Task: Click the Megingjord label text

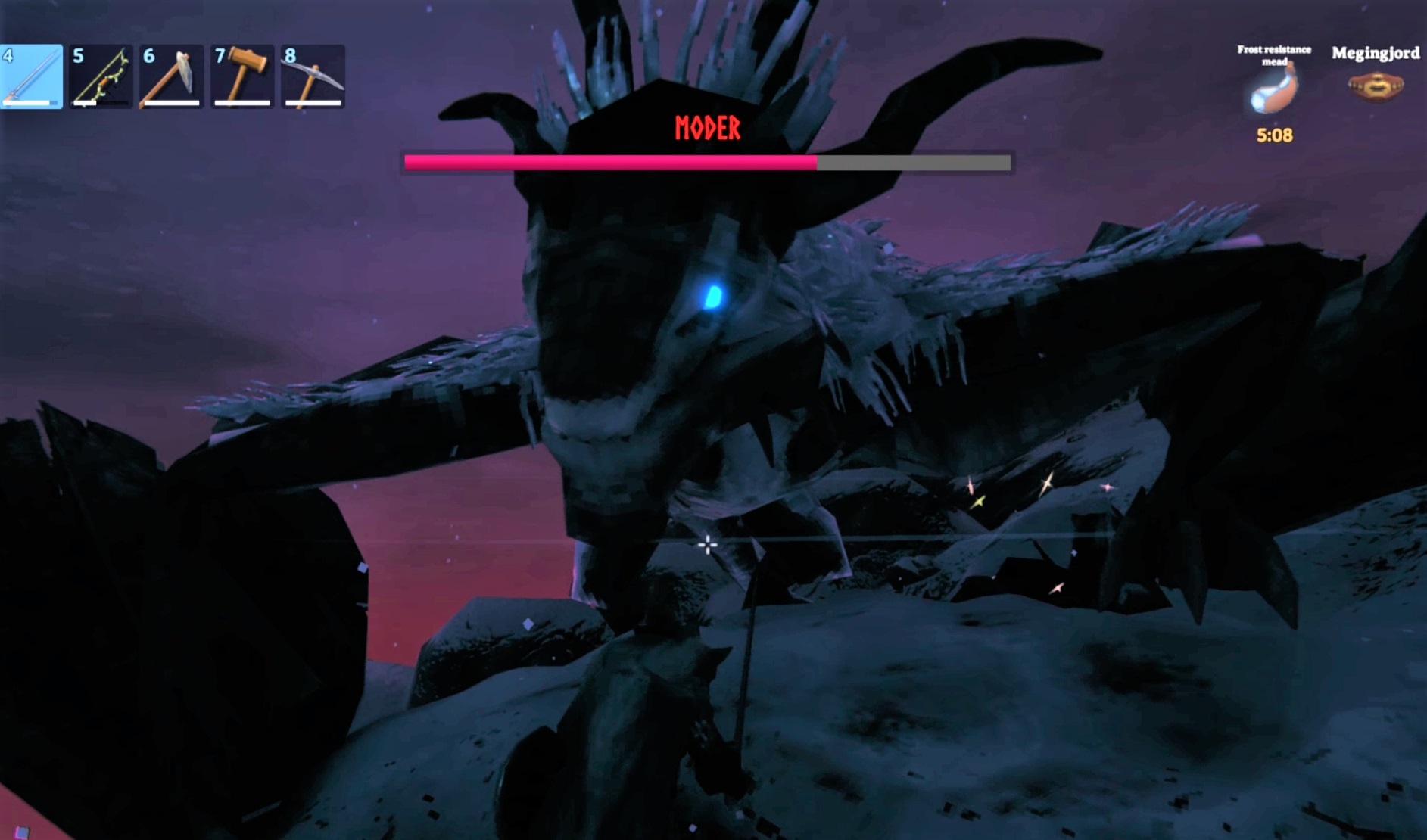Action: [x=1378, y=54]
